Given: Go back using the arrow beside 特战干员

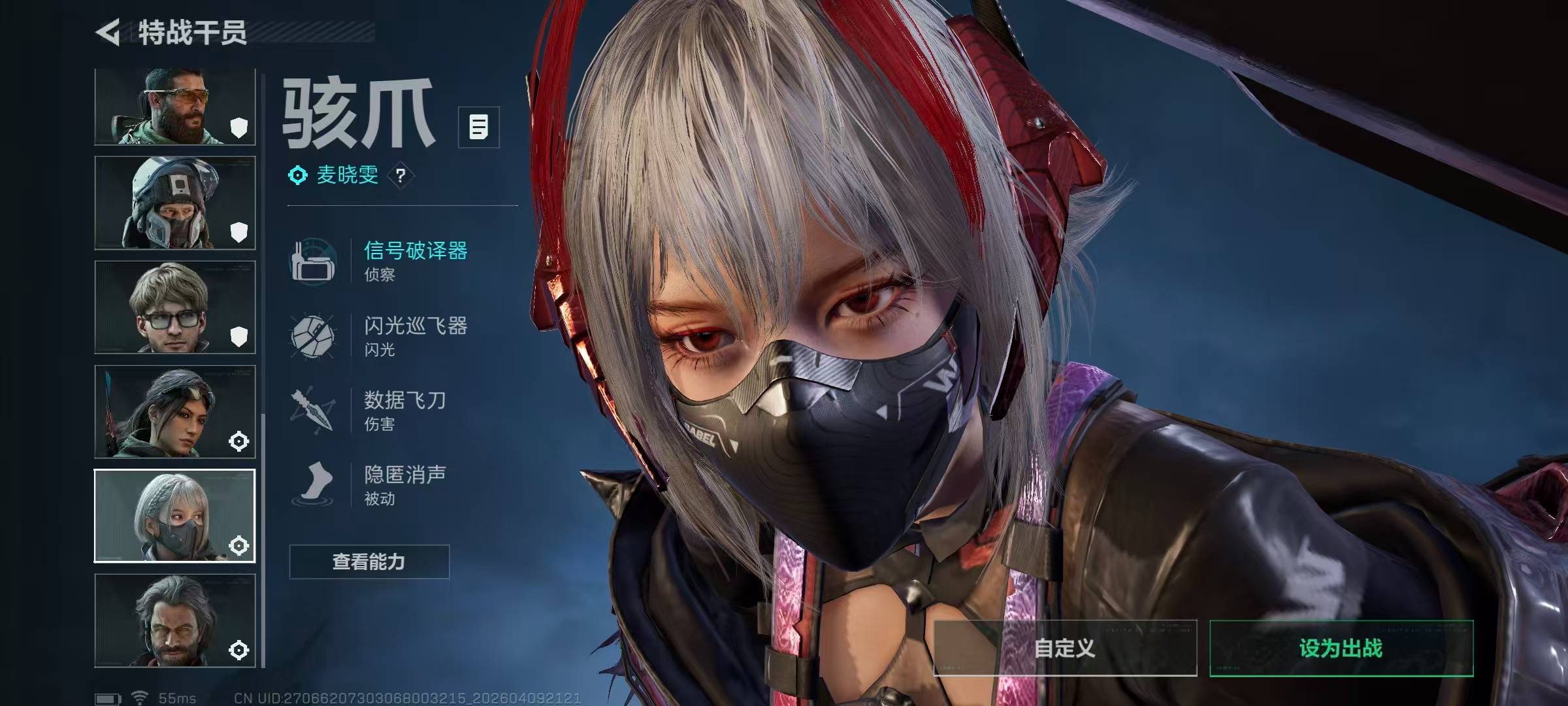Looking at the screenshot, I should coord(108,32).
